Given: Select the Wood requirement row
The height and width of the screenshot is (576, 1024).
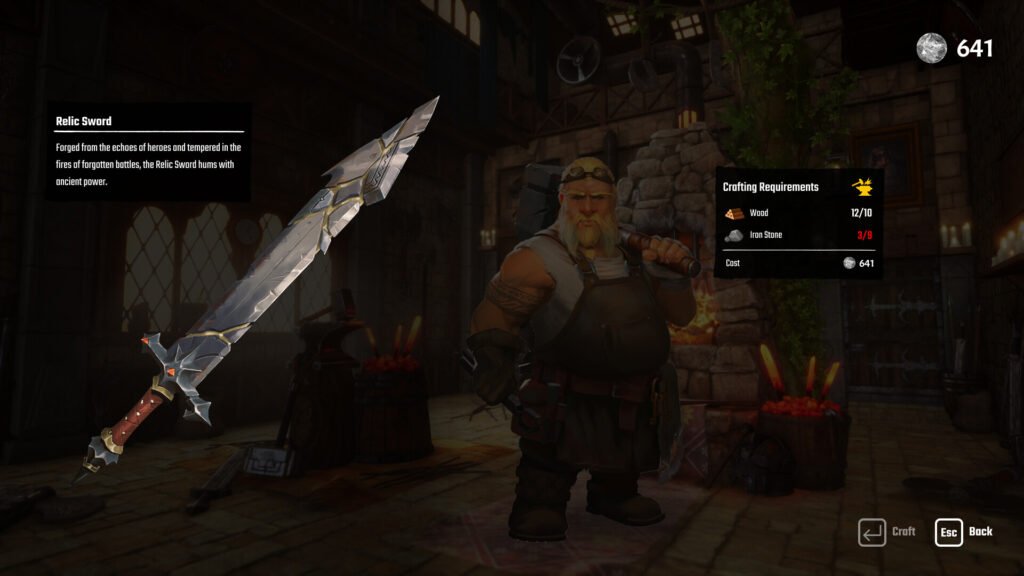Looking at the screenshot, I should click(798, 213).
